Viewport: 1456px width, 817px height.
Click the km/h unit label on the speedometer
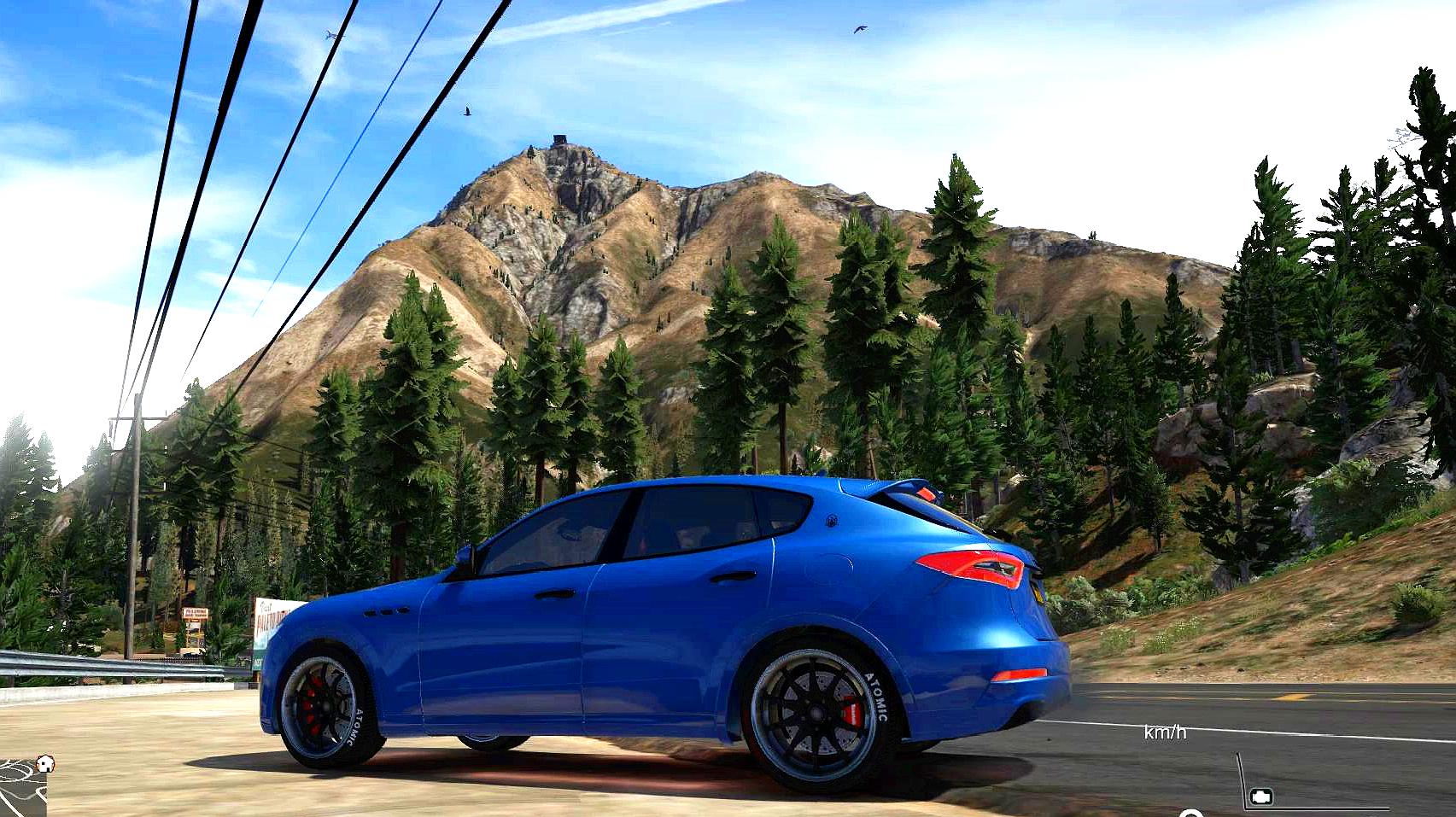1166,732
